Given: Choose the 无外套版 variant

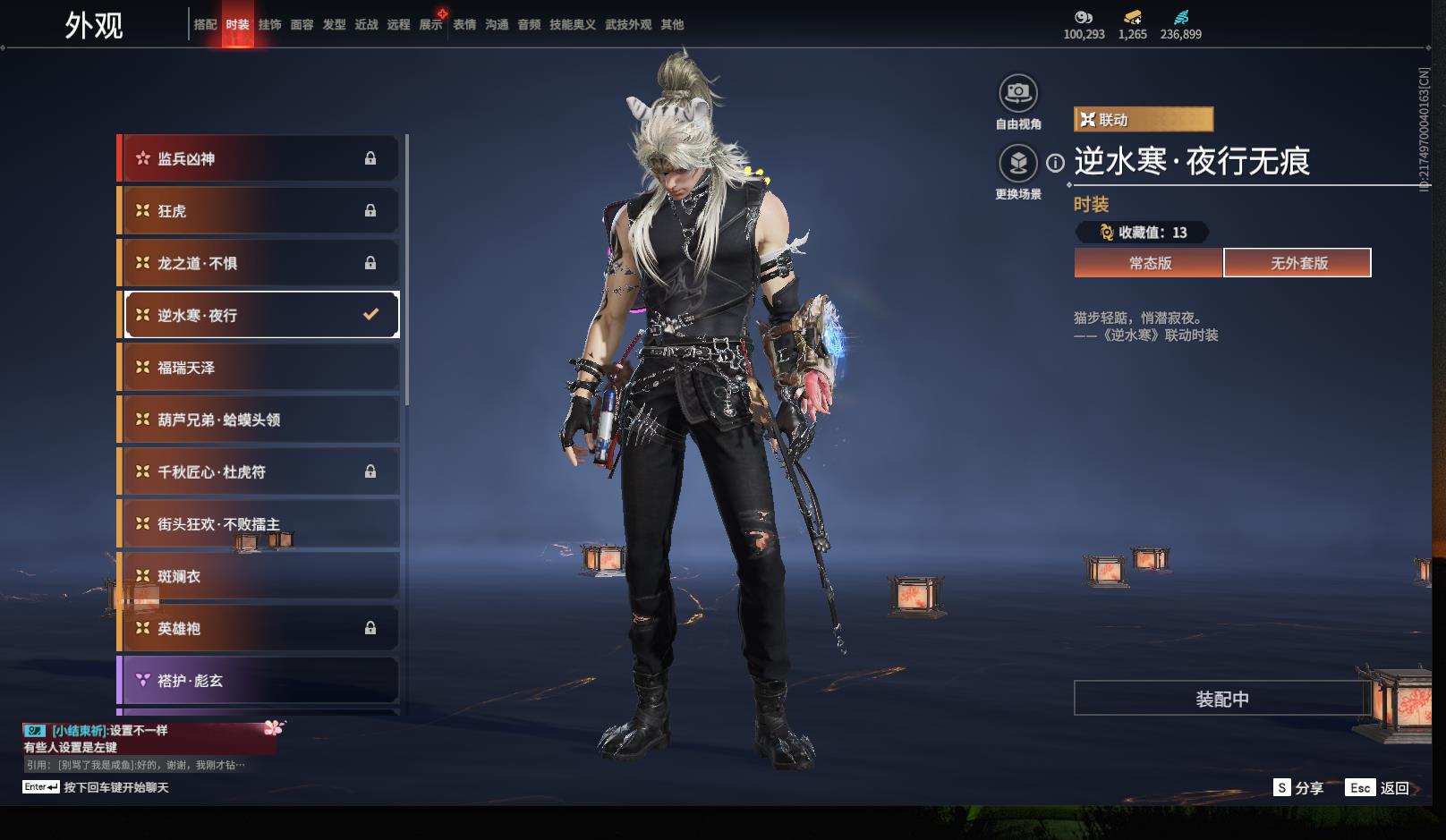Looking at the screenshot, I should tap(1298, 263).
